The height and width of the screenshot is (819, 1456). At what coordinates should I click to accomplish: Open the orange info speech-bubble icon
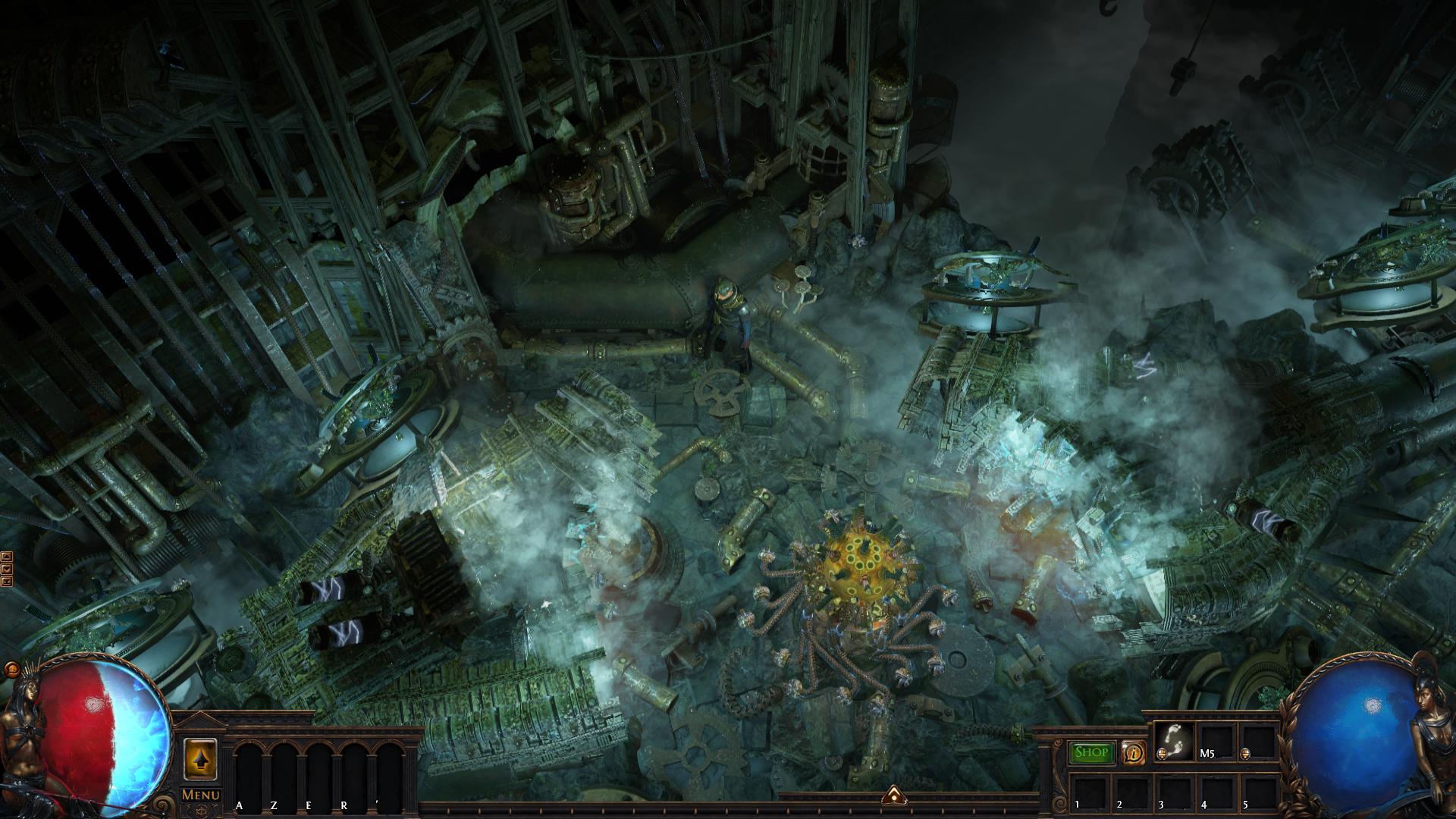pos(1133,753)
